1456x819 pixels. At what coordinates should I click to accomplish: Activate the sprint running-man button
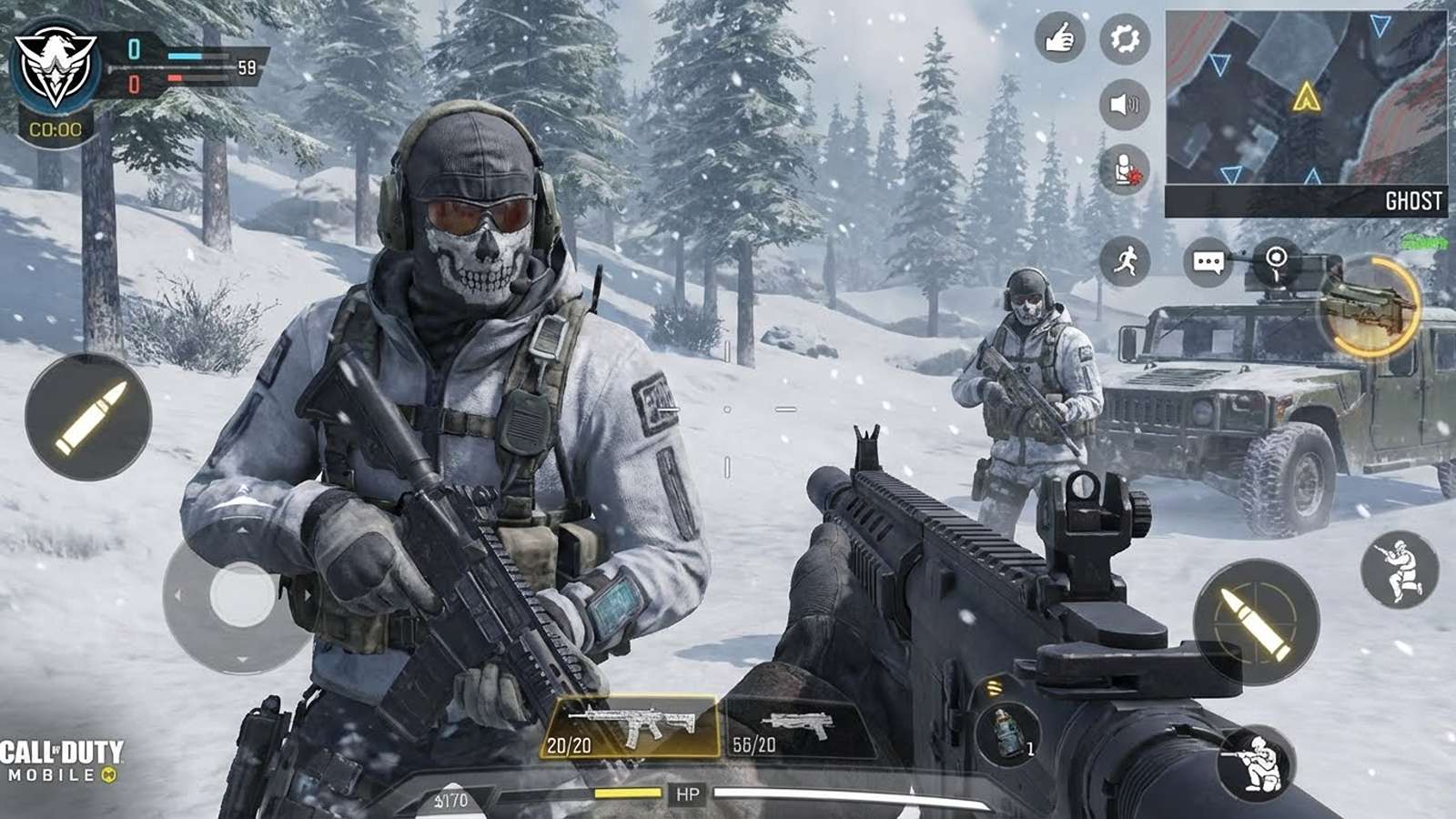point(1125,261)
